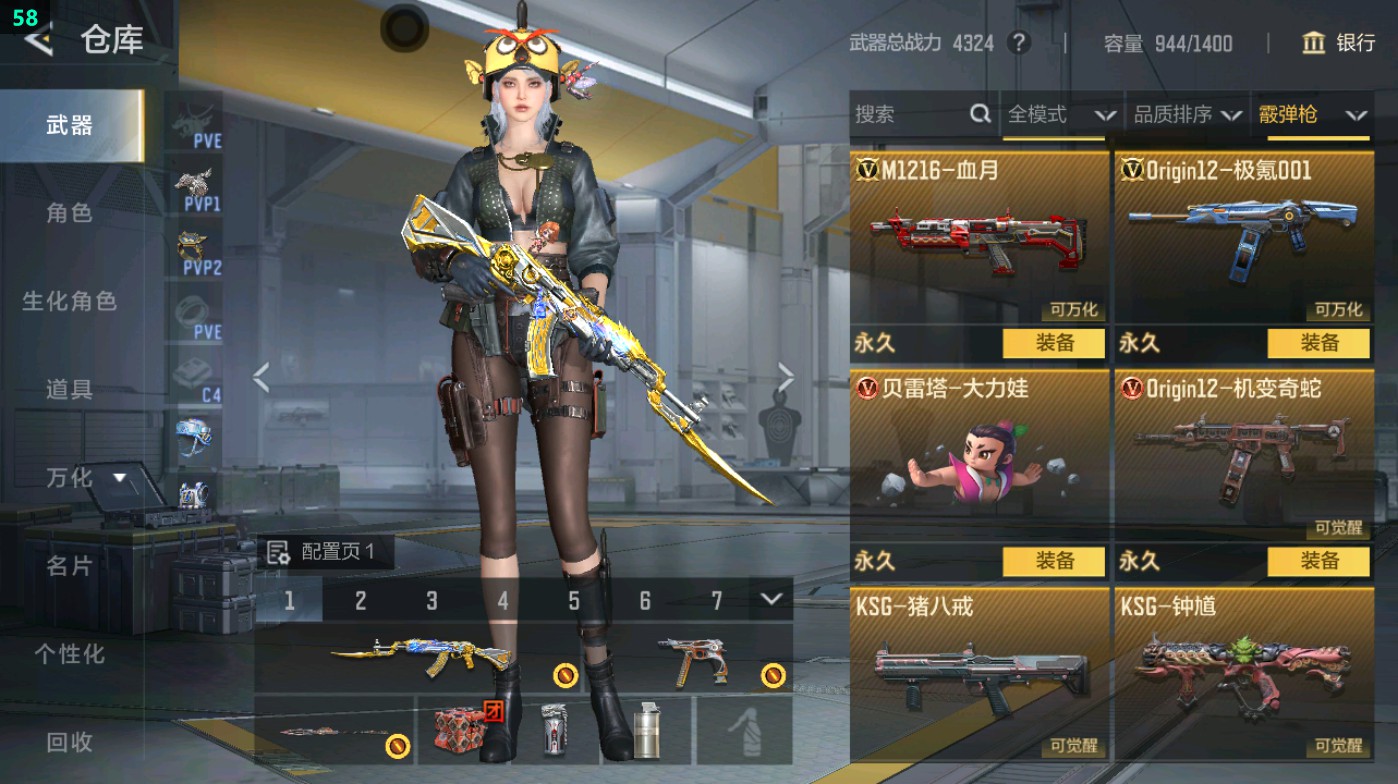Open the 全模式 mode dropdown

(1055, 114)
